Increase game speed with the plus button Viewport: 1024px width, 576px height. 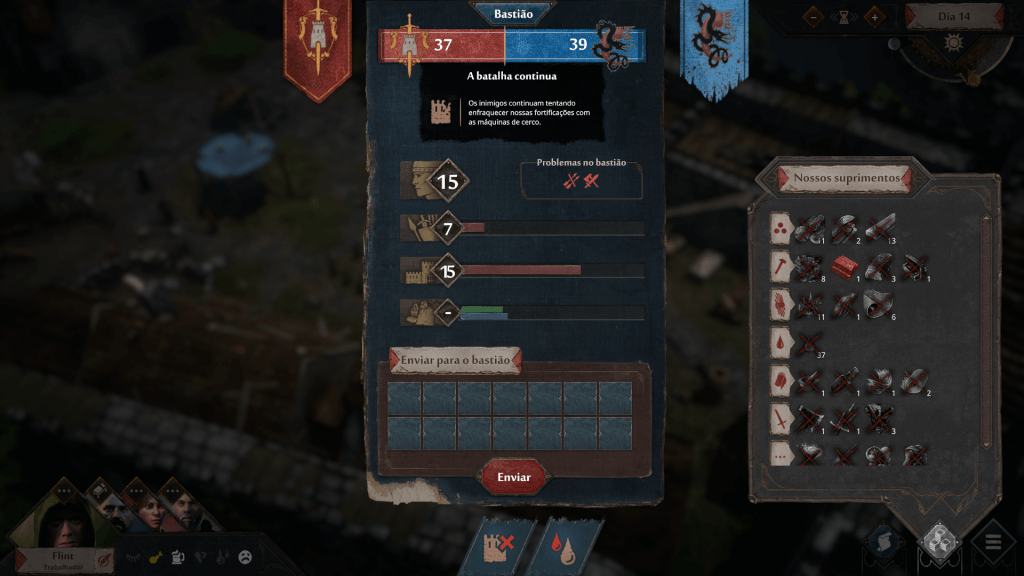click(873, 16)
